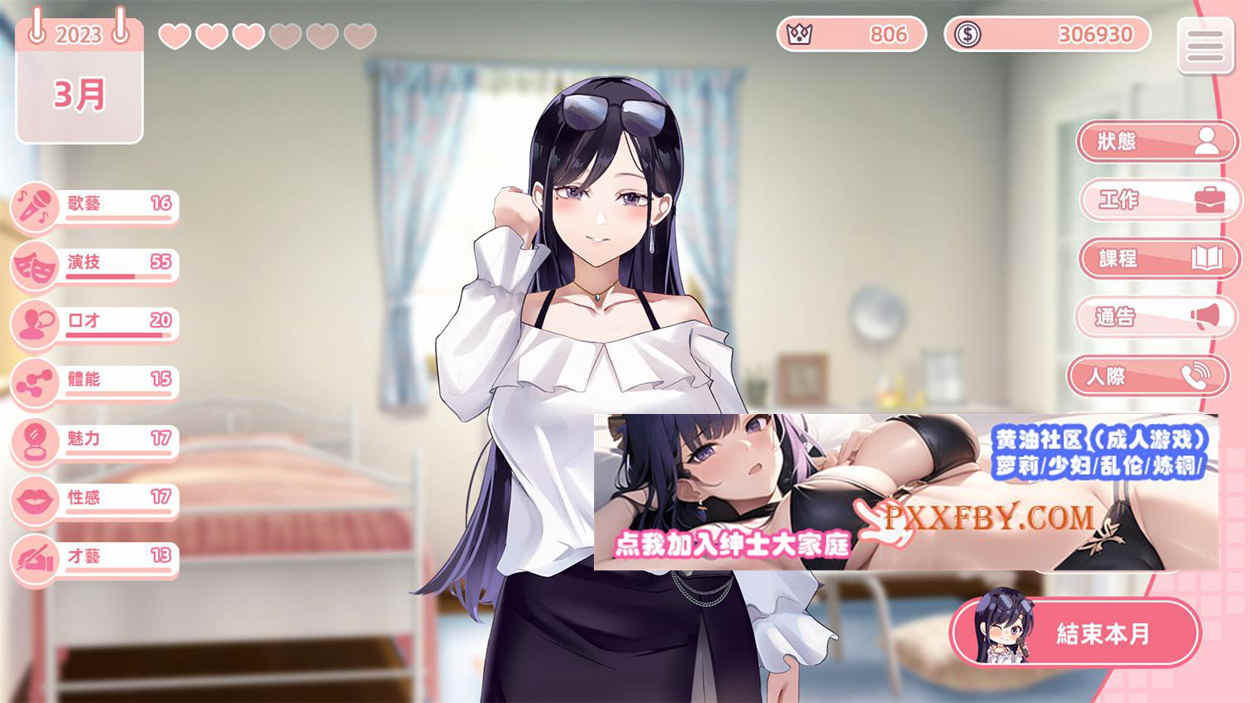
Task: Click the 口才 eloquence stat
Action: click(x=96, y=323)
